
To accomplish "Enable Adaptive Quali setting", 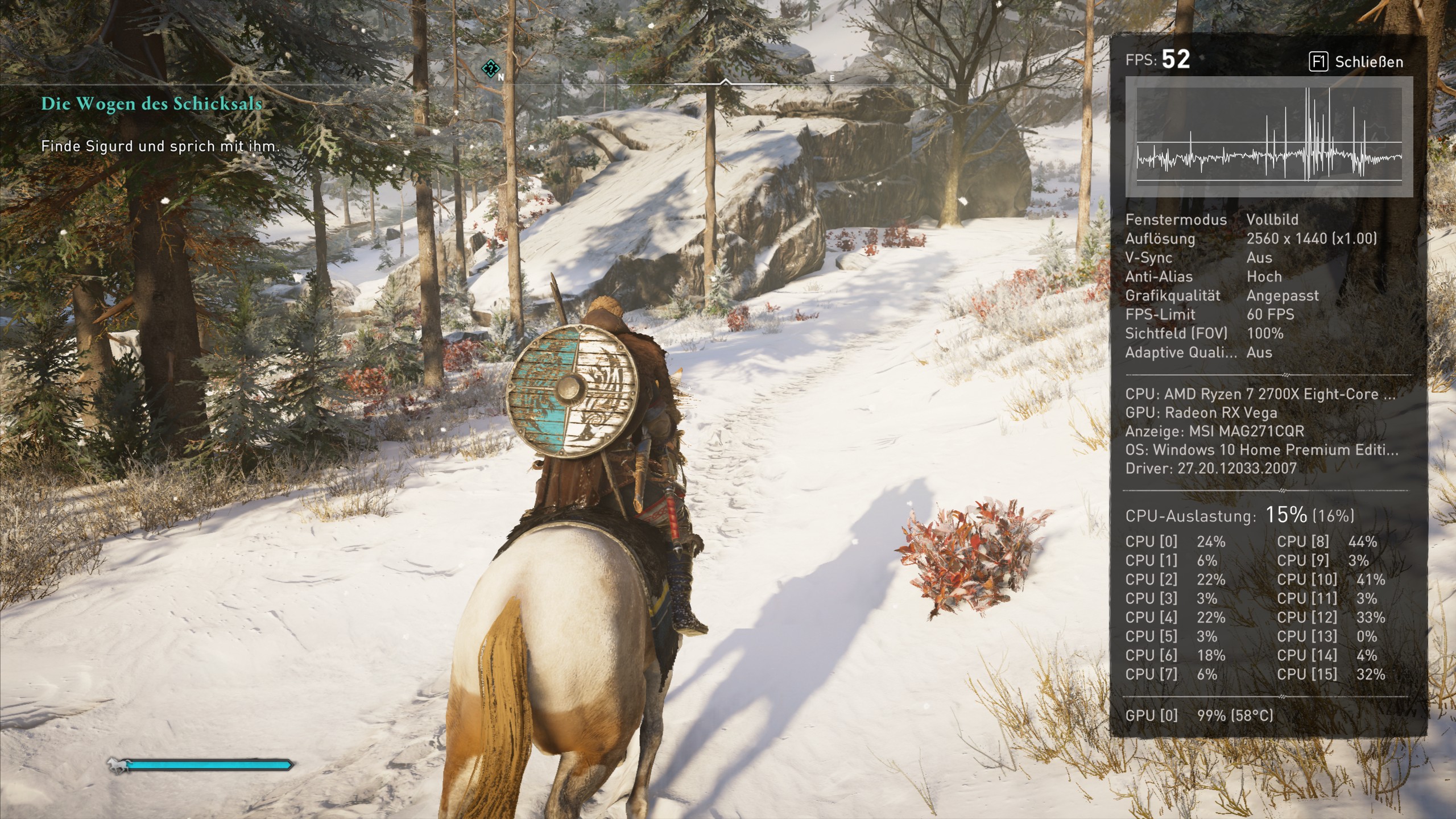I will pyautogui.click(x=1259, y=352).
